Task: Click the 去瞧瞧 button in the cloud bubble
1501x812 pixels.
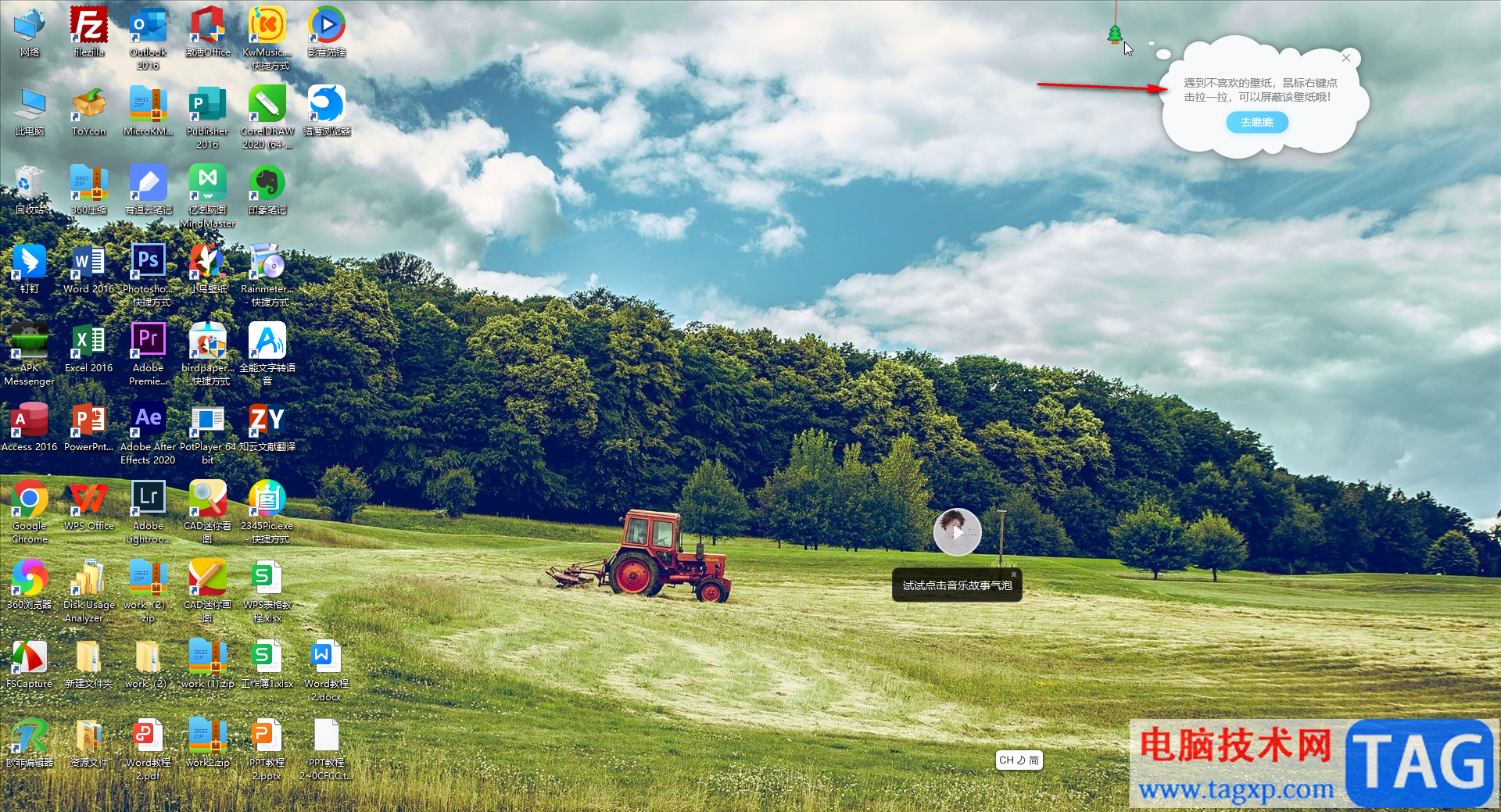Action: tap(1256, 122)
